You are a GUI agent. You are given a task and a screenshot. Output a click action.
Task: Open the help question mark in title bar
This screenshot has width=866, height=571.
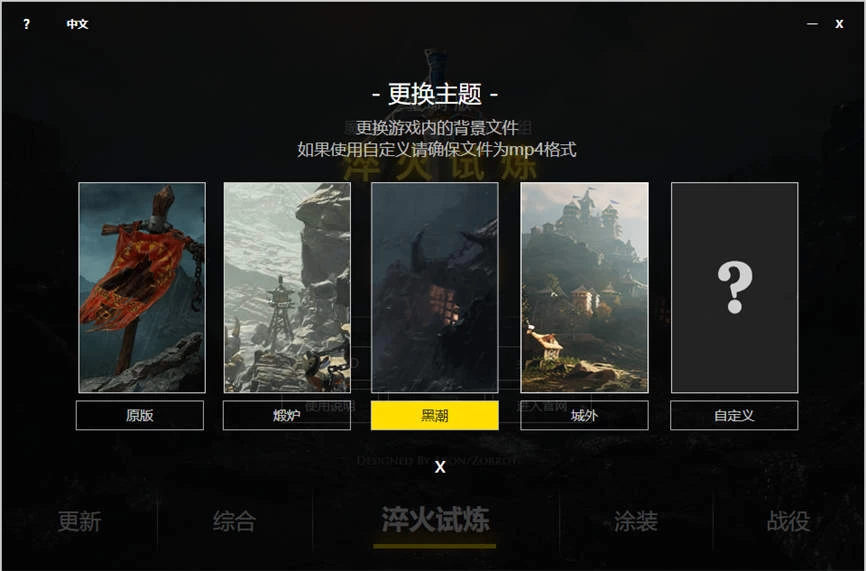pyautogui.click(x=26, y=24)
